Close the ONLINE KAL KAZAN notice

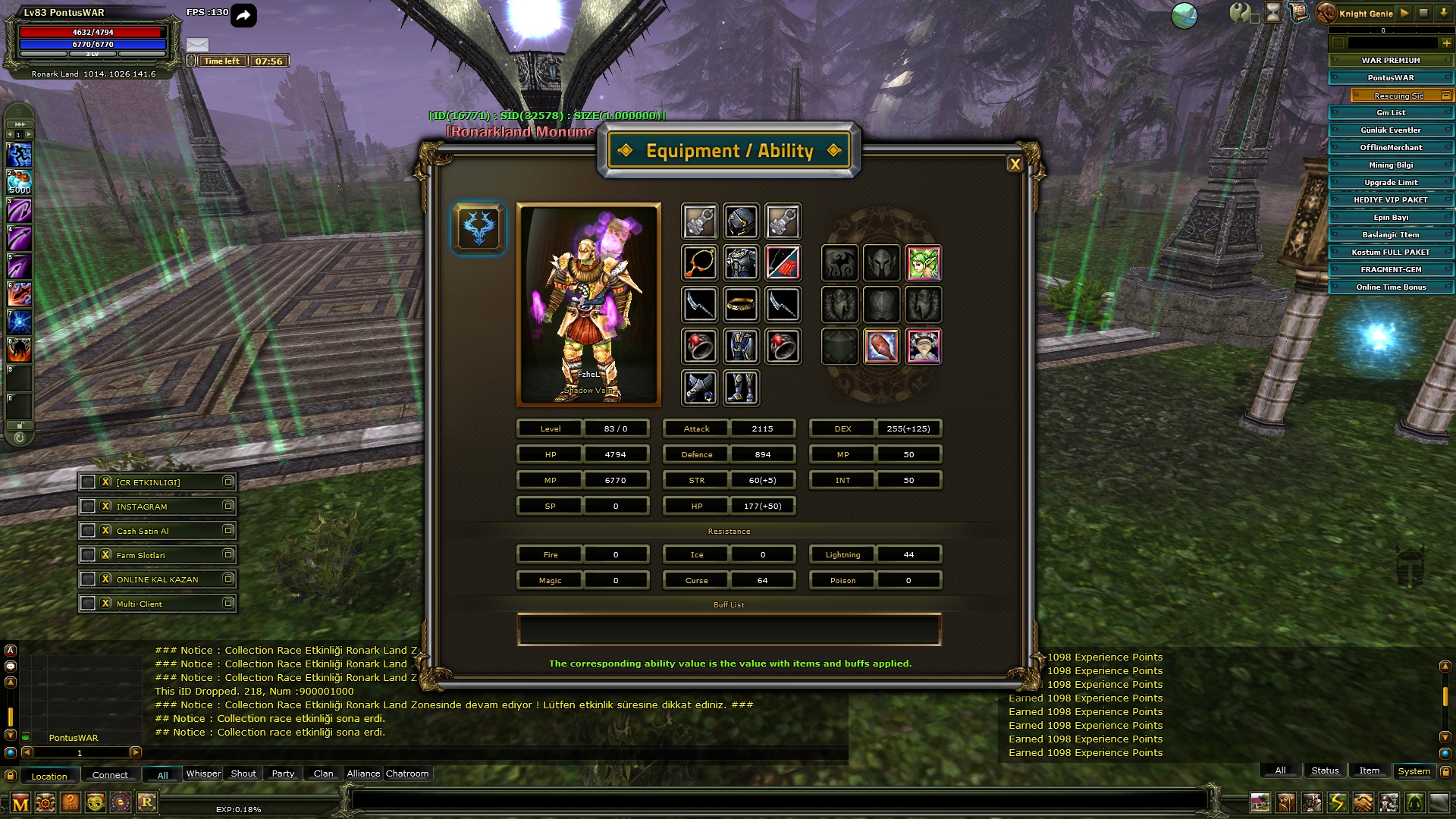pos(106,579)
